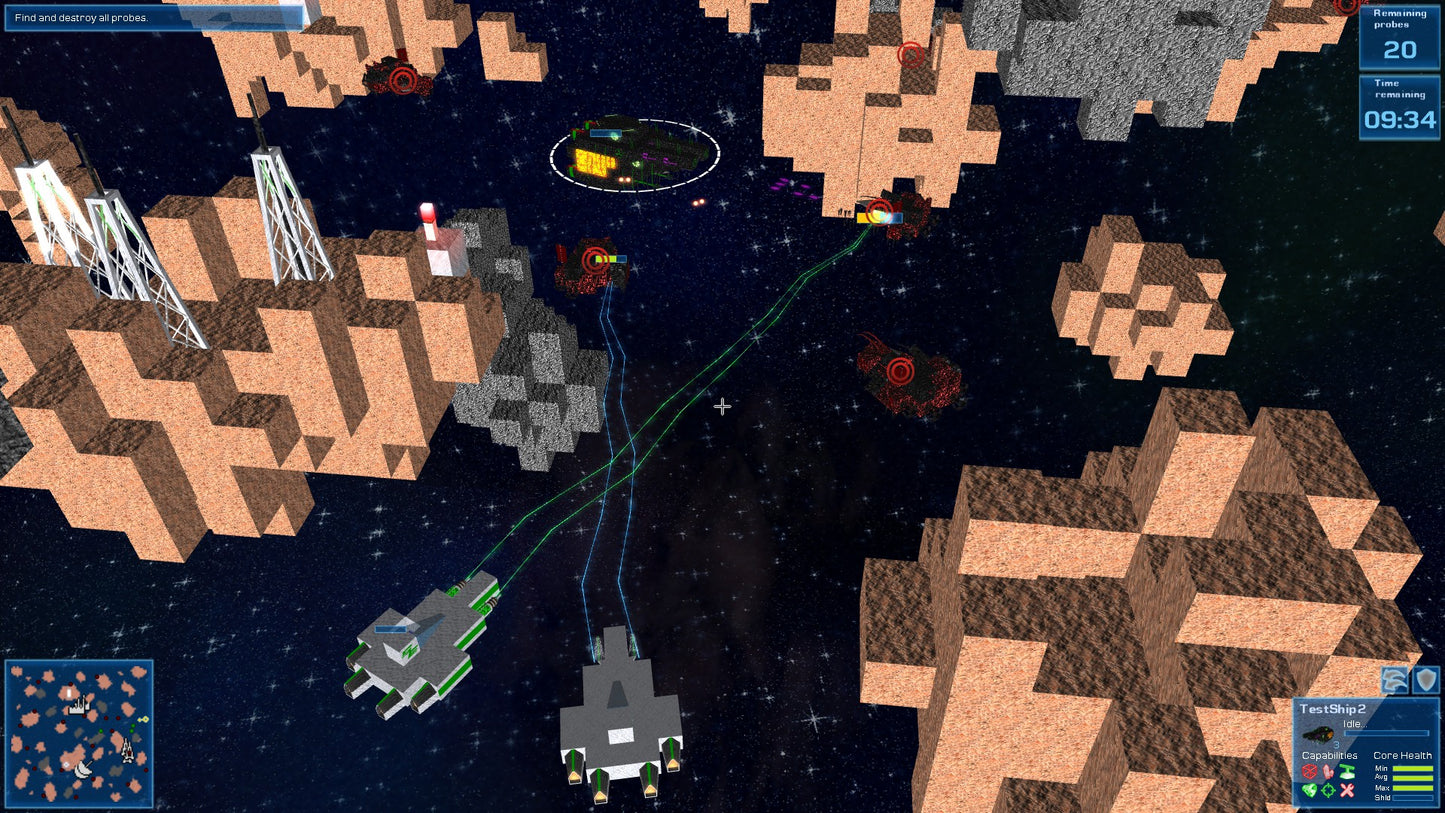Image resolution: width=1445 pixels, height=813 pixels.
Task: Click the Avg health bar in Core Health
Action: point(1412,777)
